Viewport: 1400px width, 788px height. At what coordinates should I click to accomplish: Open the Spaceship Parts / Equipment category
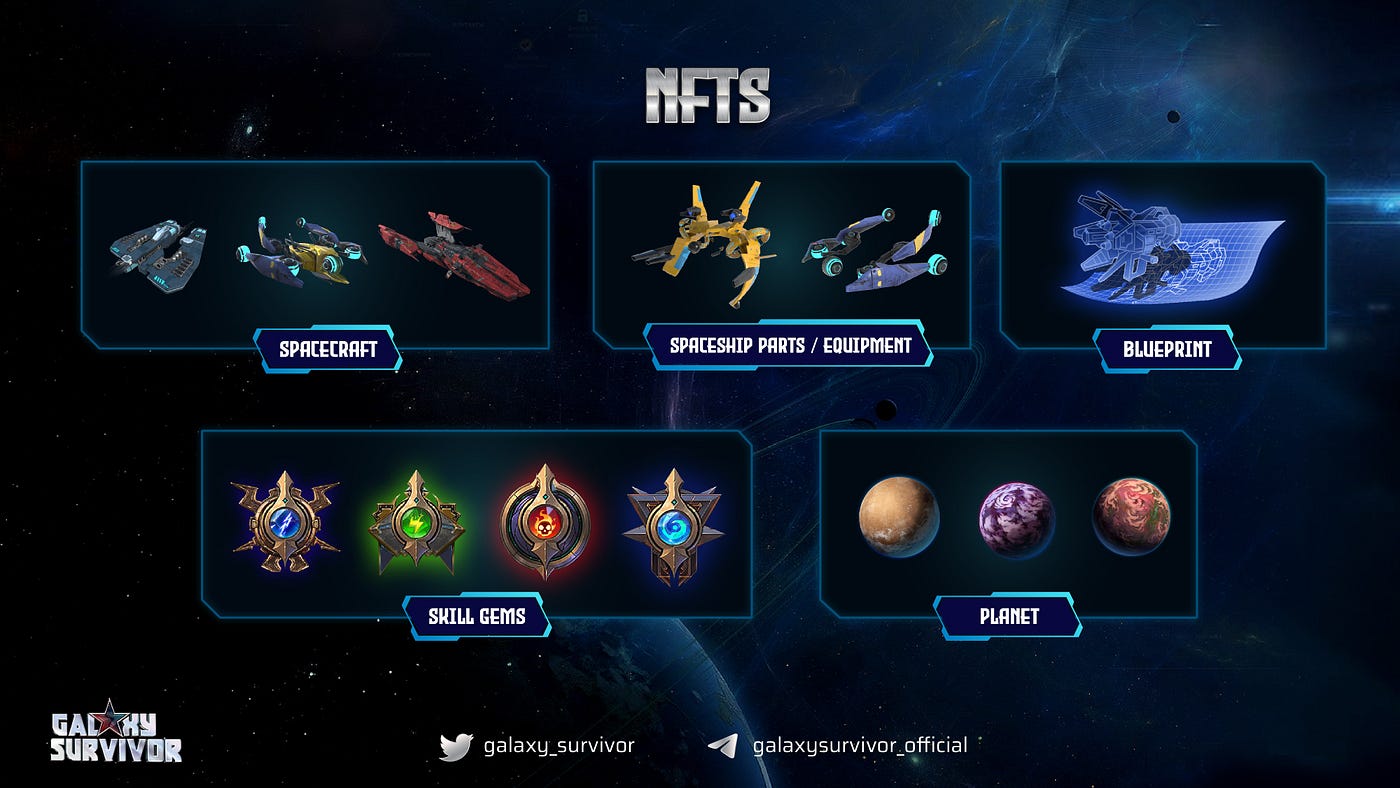click(x=789, y=346)
